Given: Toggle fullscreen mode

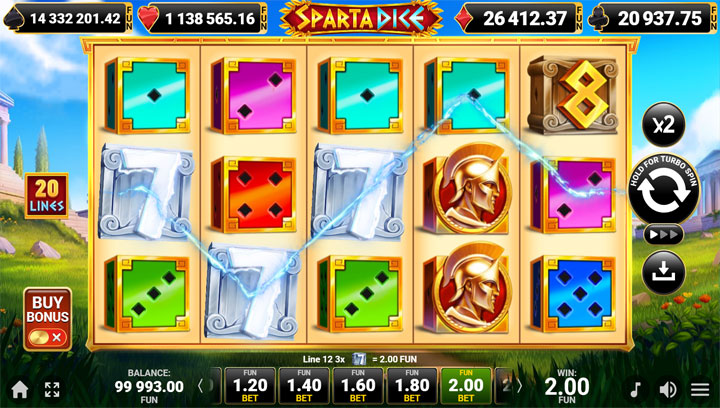Looking at the screenshot, I should click(x=52, y=389).
